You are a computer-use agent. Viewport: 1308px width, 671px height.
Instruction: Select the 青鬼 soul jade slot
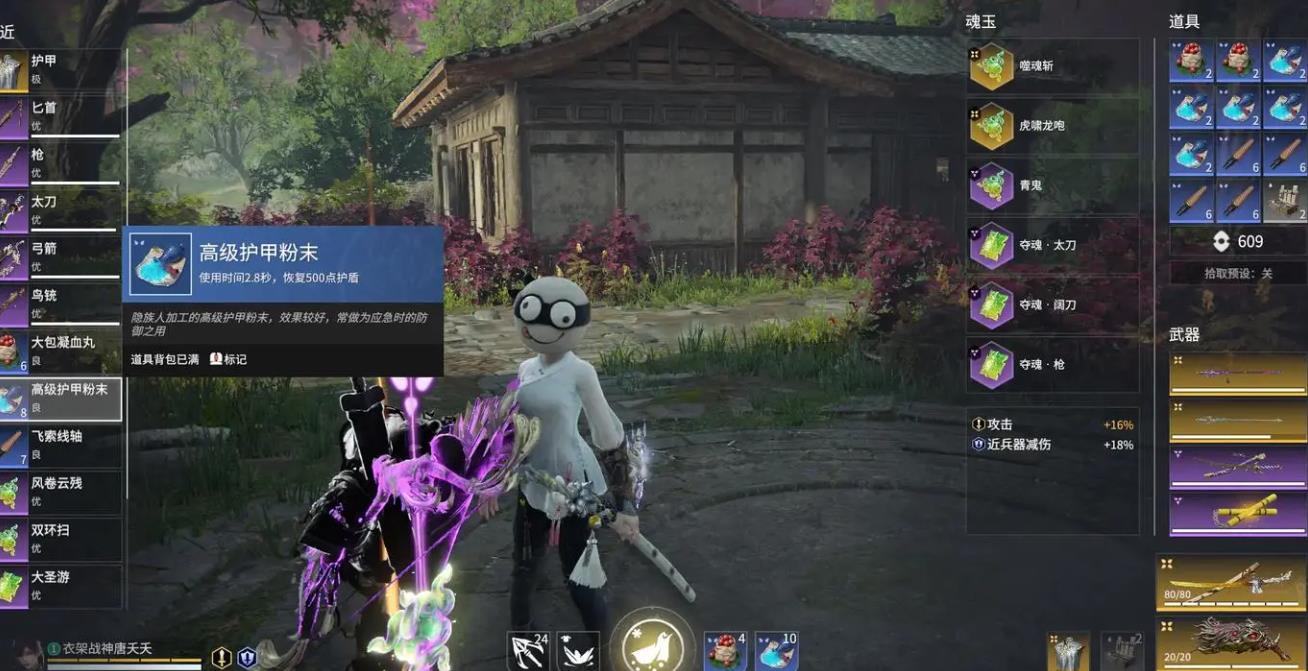pos(1051,186)
